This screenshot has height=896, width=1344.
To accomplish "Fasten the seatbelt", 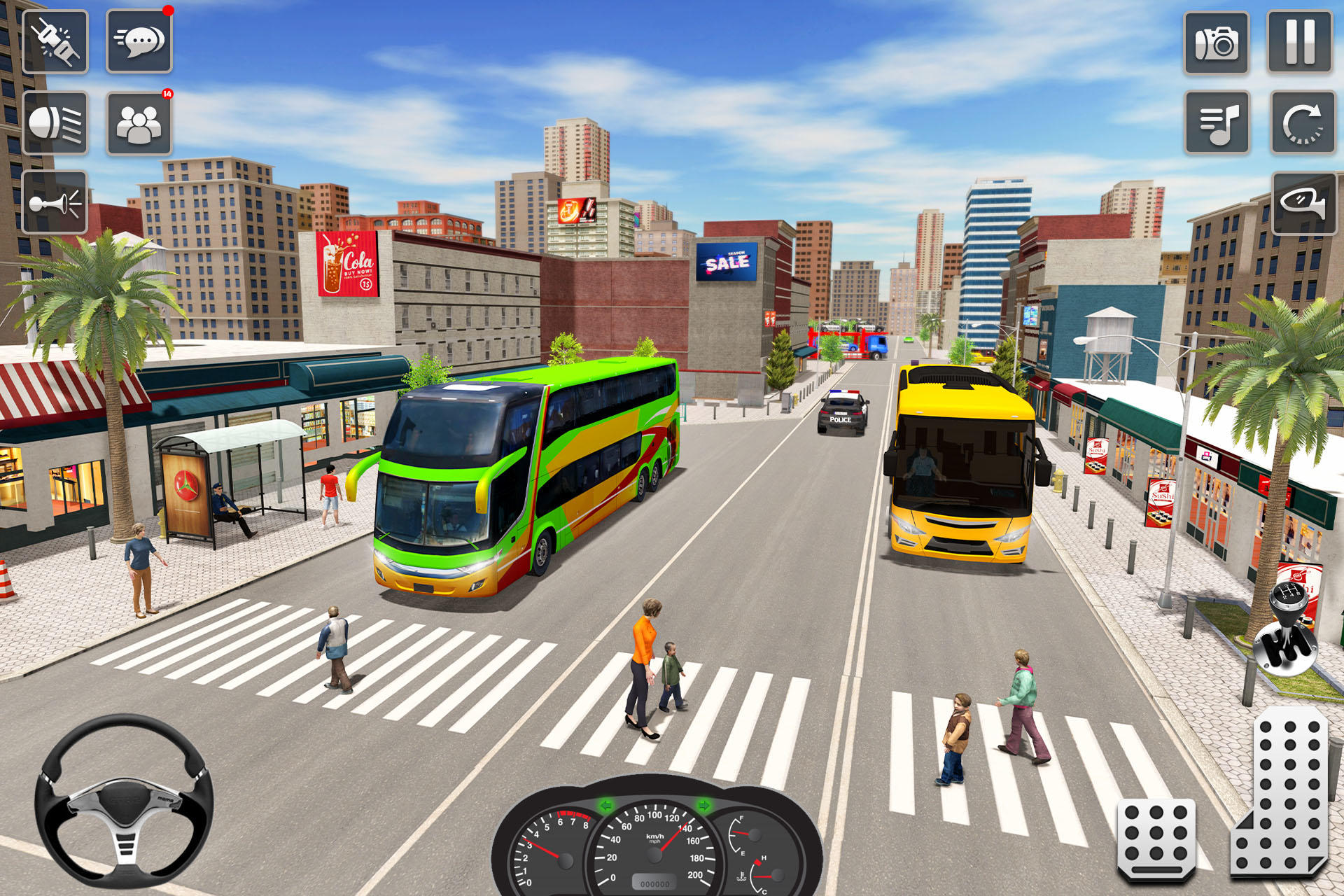I will click(55, 40).
